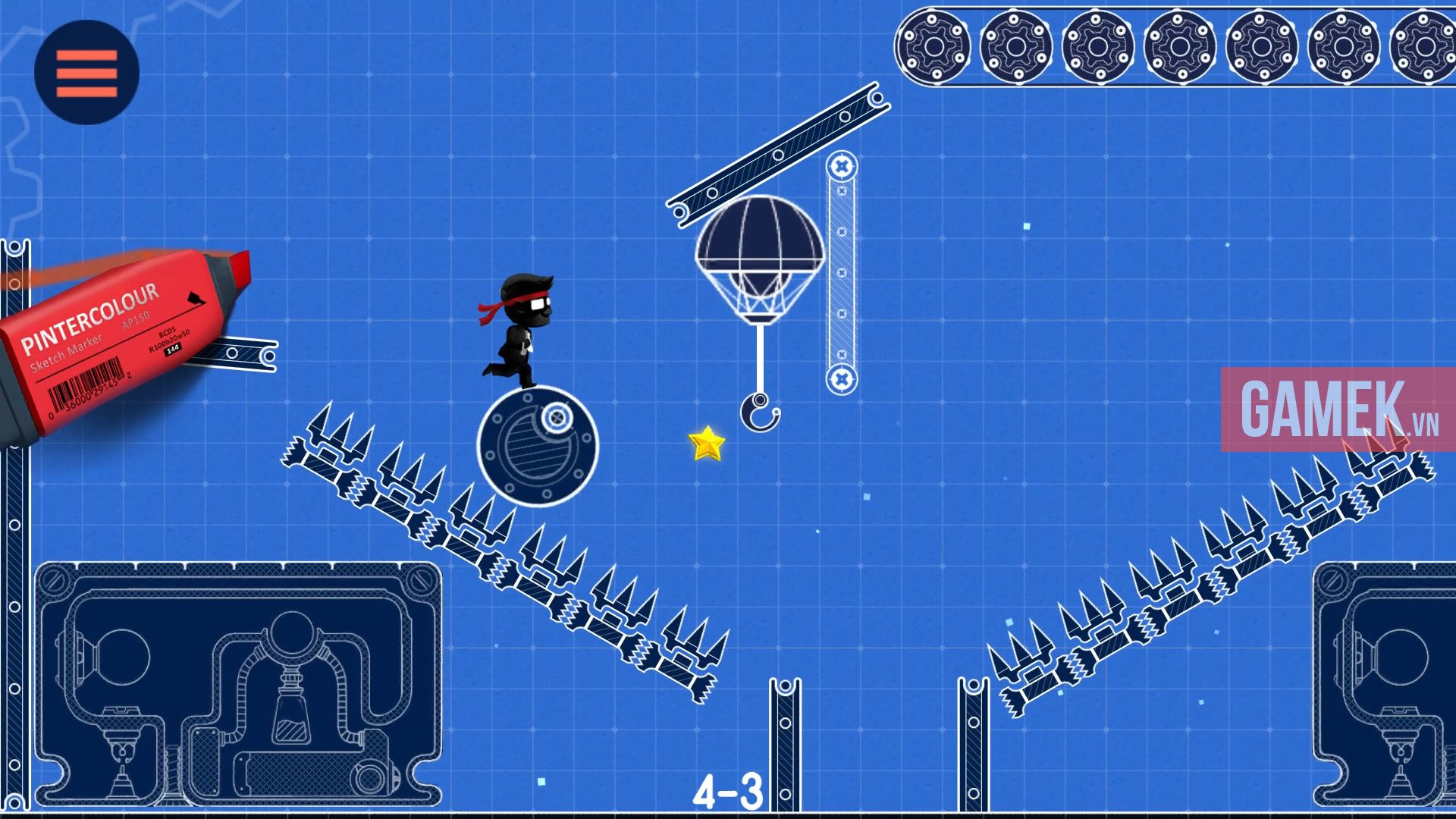This screenshot has height=819, width=1456.
Task: Click the round gear platform under the ninja
Action: pos(538,447)
